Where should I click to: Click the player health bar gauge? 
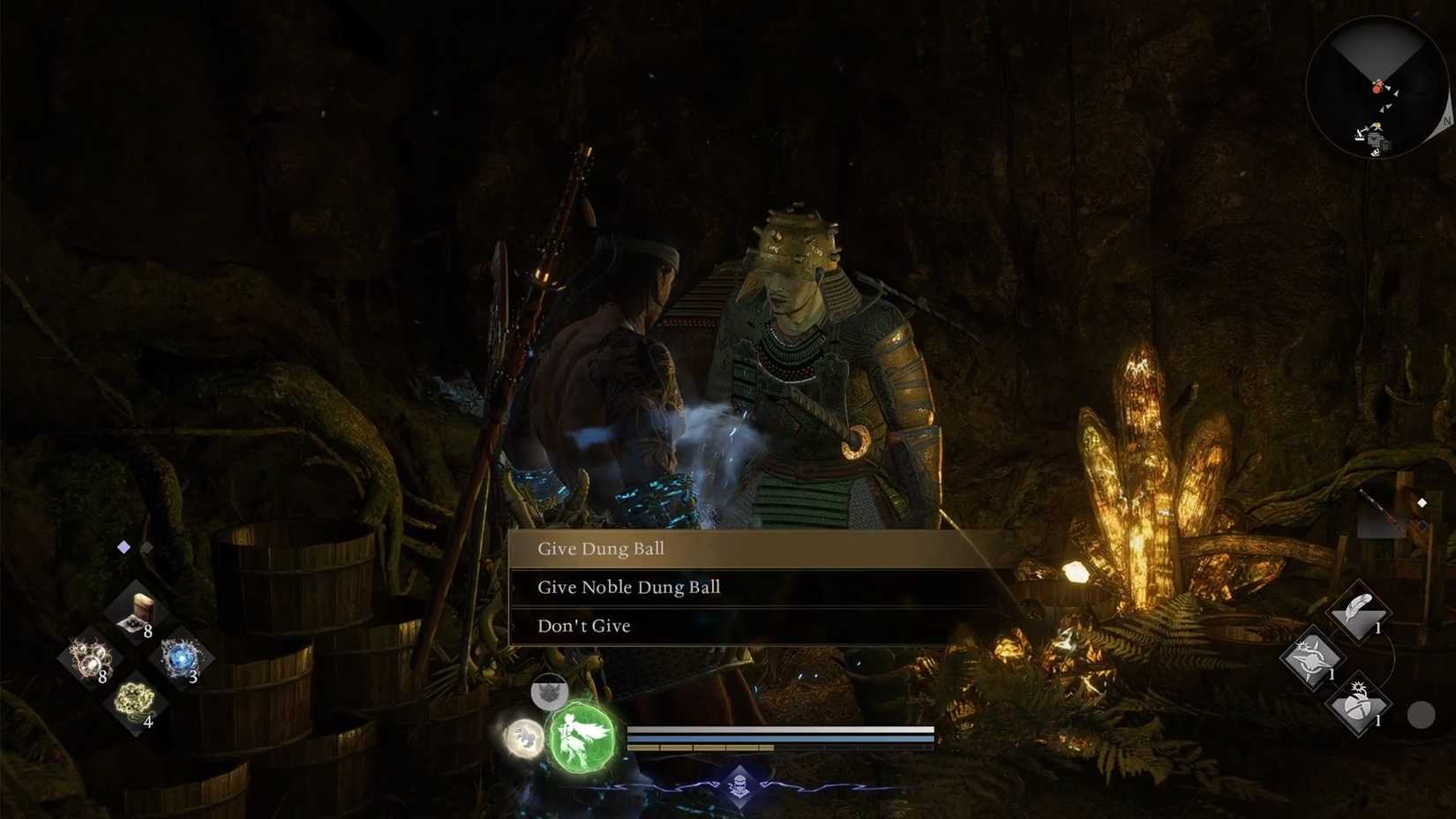tap(781, 731)
